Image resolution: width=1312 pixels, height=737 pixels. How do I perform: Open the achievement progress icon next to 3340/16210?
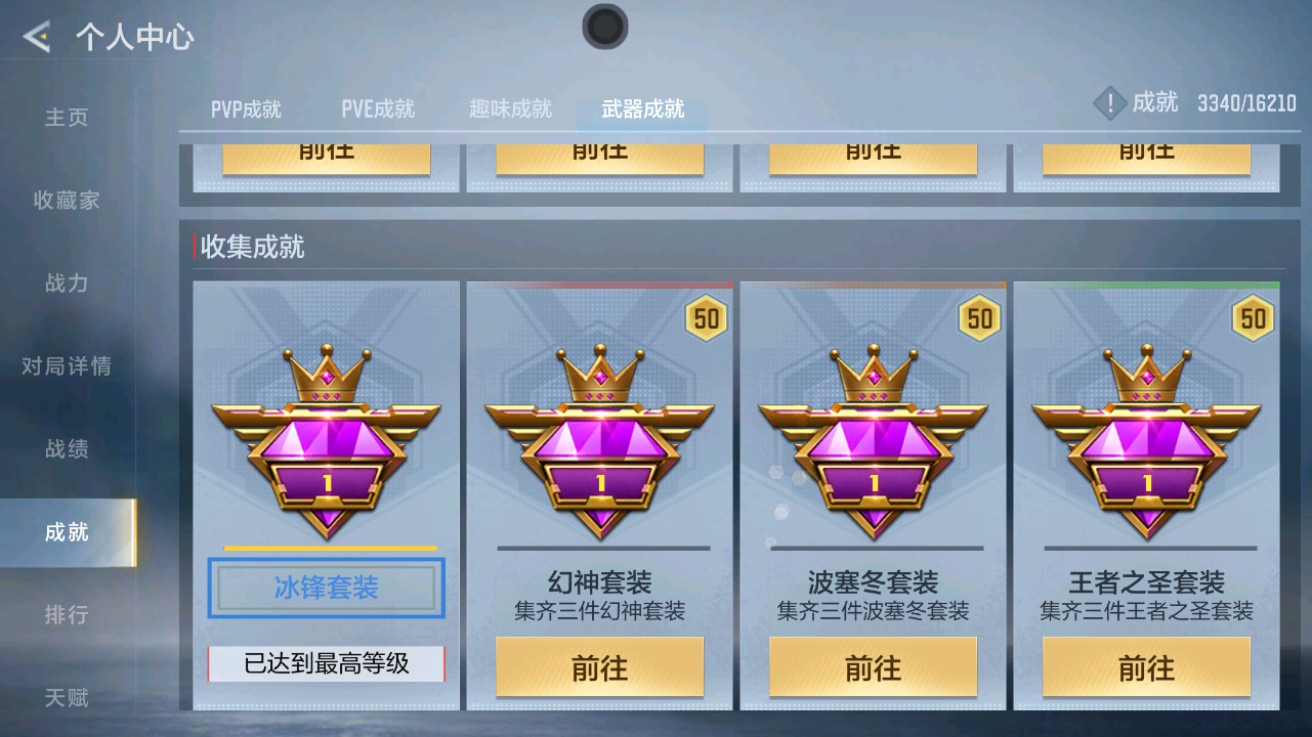point(1108,103)
